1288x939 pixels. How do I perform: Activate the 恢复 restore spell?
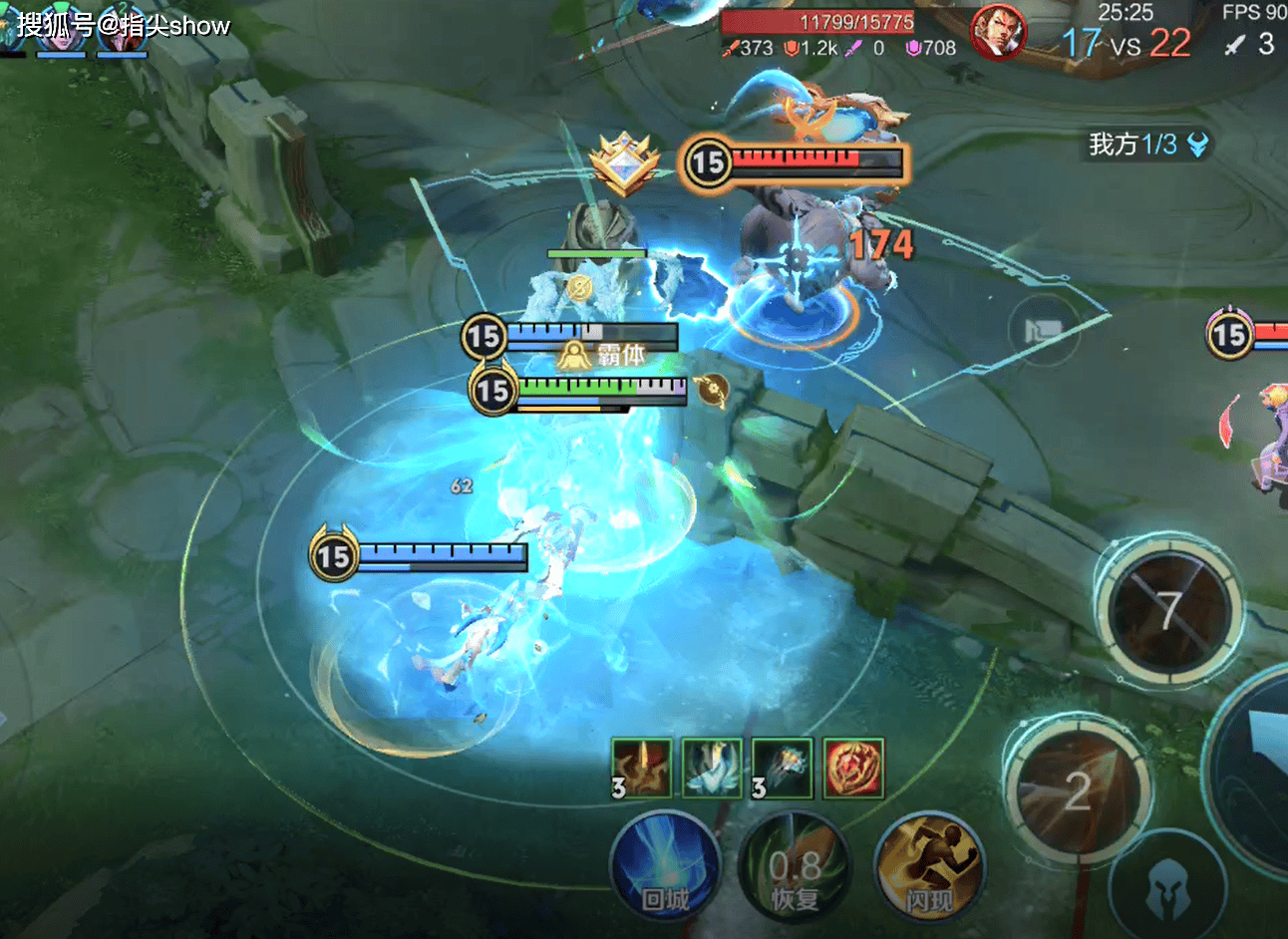(795, 869)
